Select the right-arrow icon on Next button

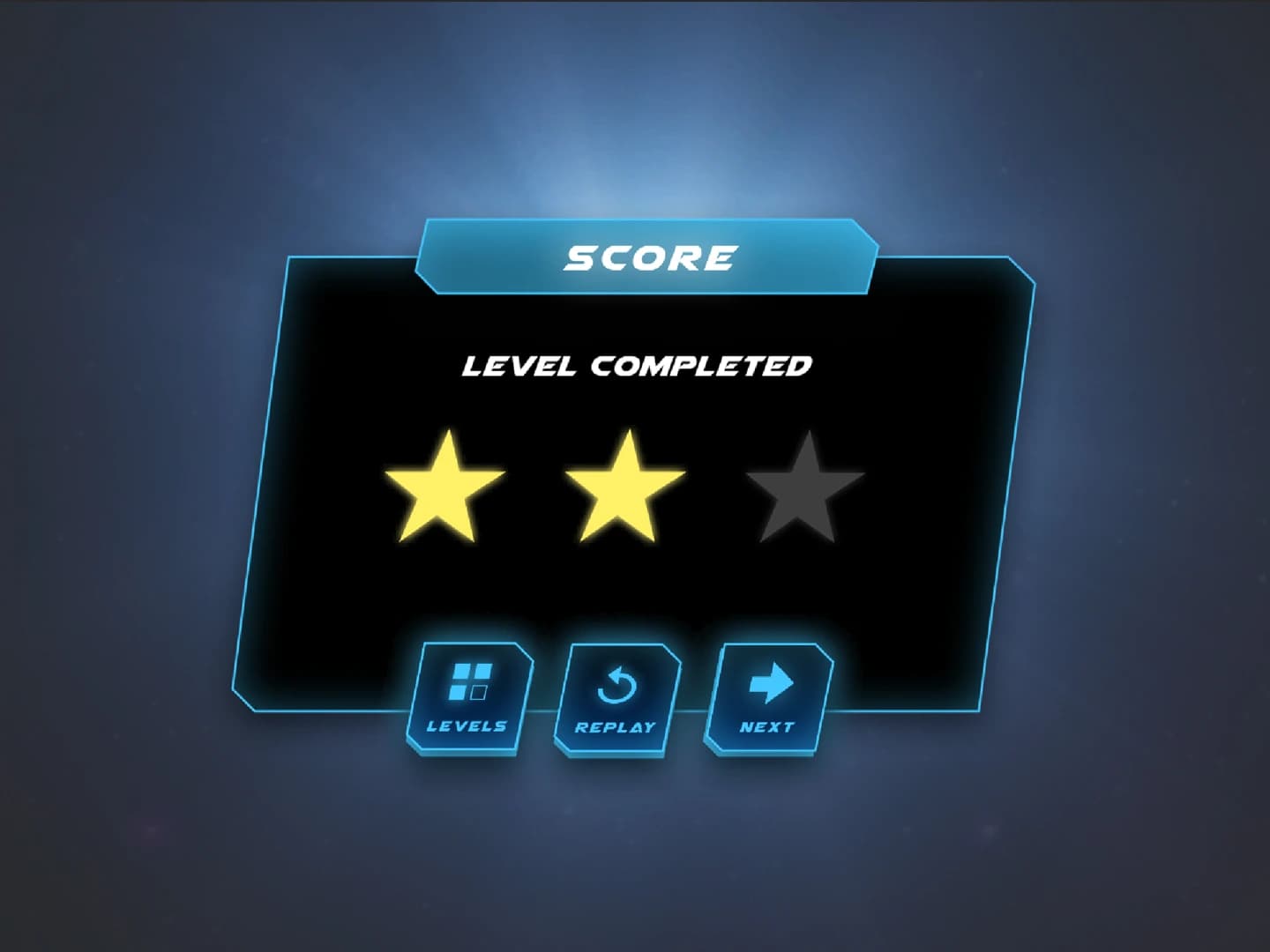pos(770,681)
